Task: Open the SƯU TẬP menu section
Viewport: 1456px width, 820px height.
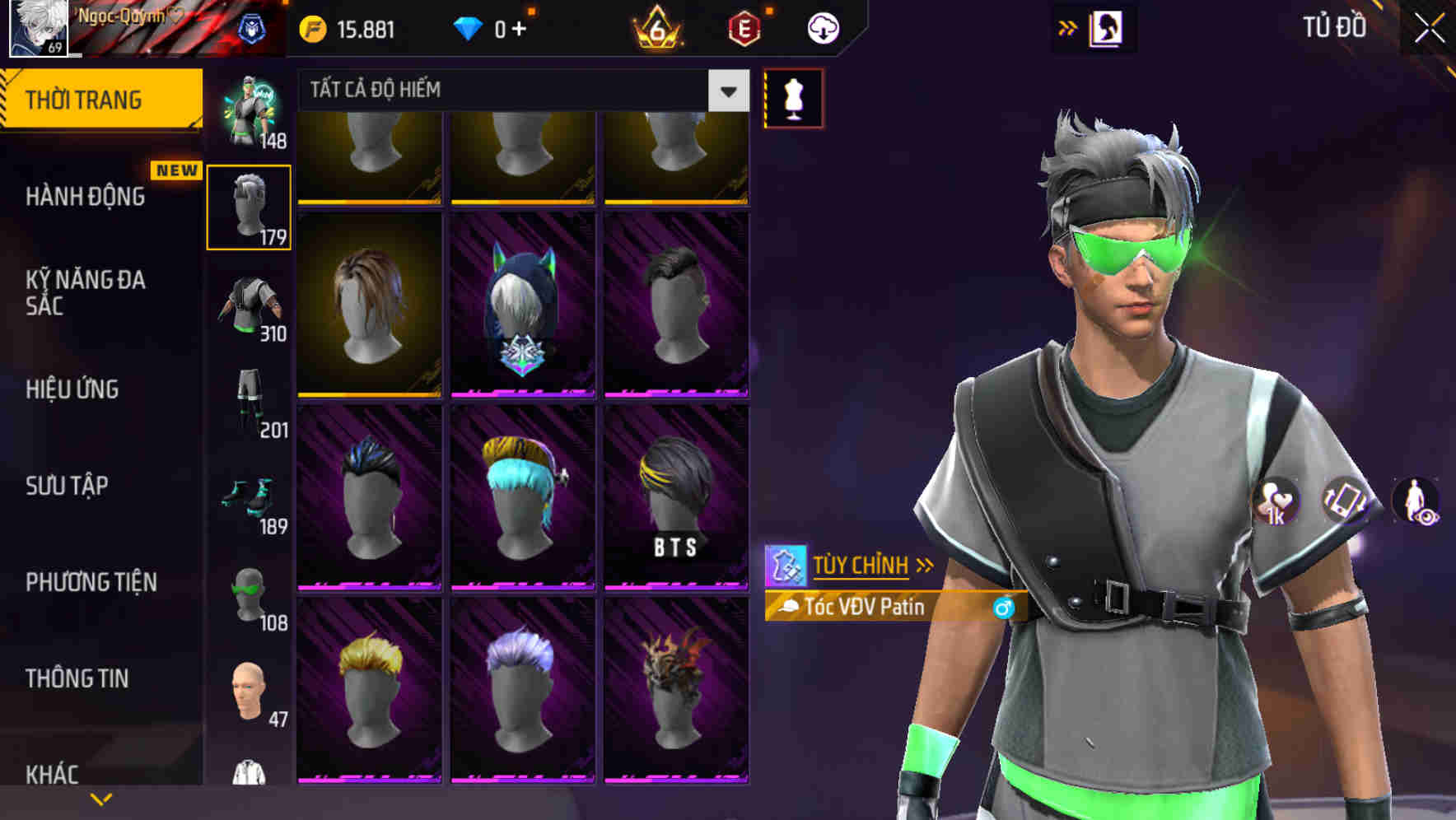Action: [x=66, y=487]
